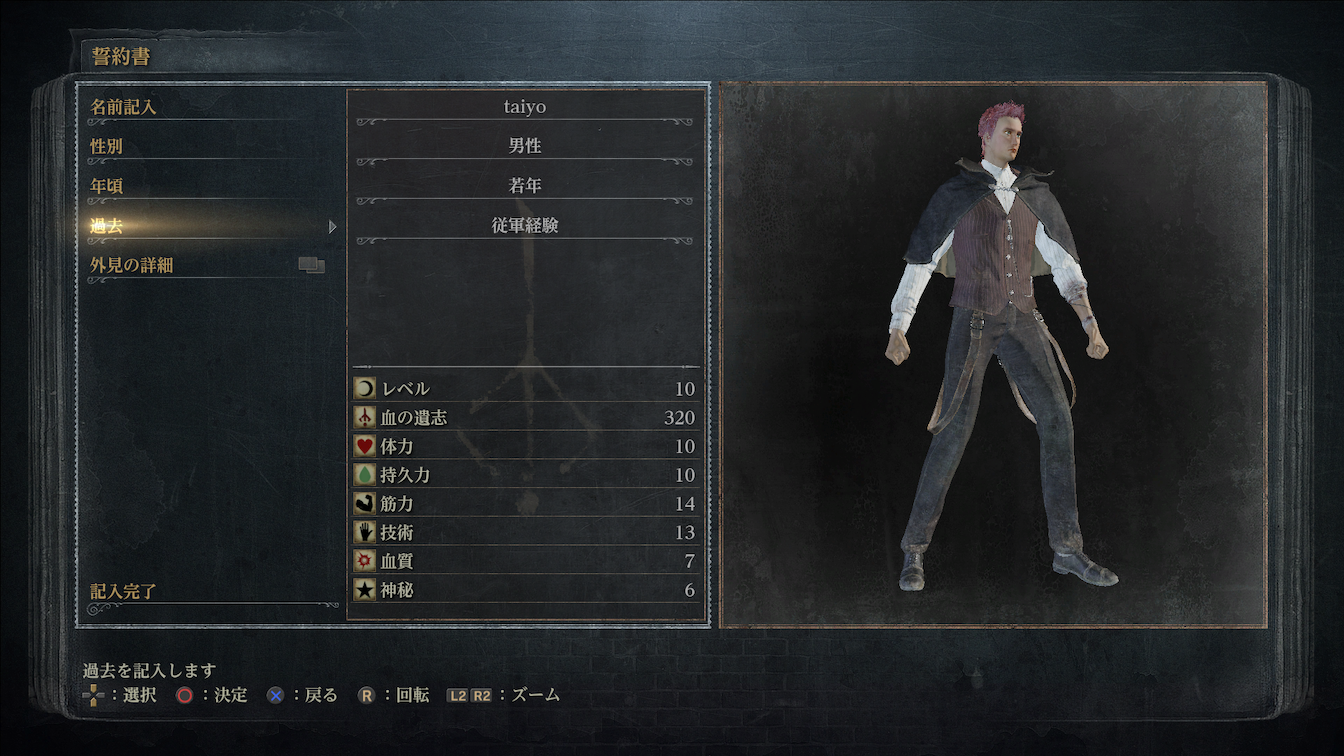
Task: Click the tayo name value field
Action: [525, 106]
